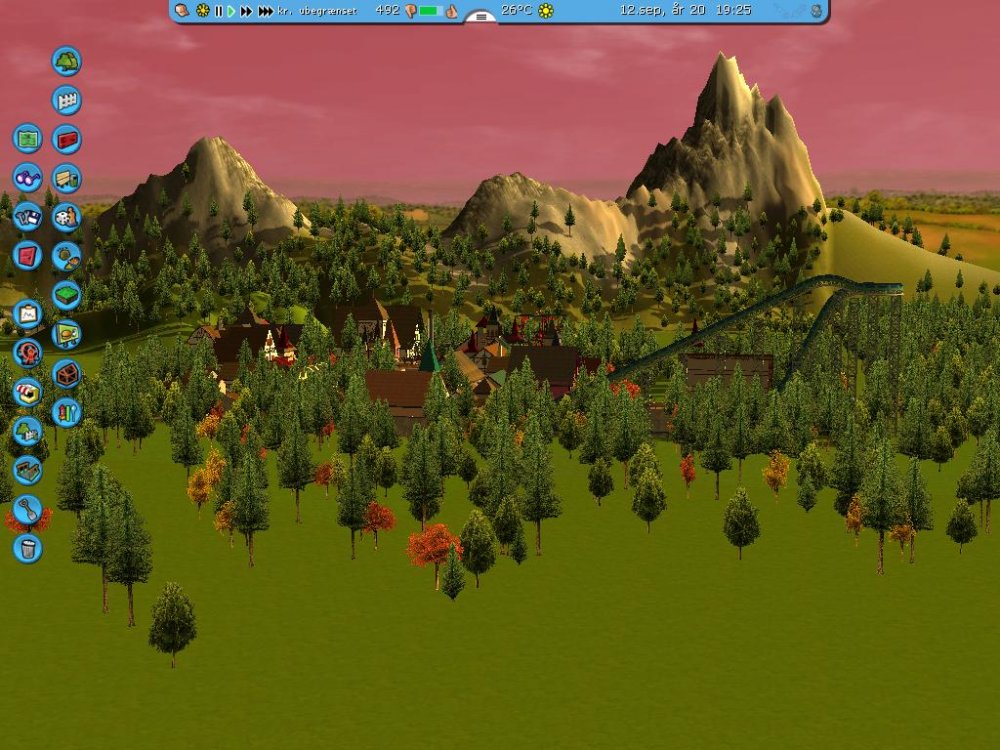Open the save and tools file menu
The image size is (1000, 750).
click(x=27, y=216)
